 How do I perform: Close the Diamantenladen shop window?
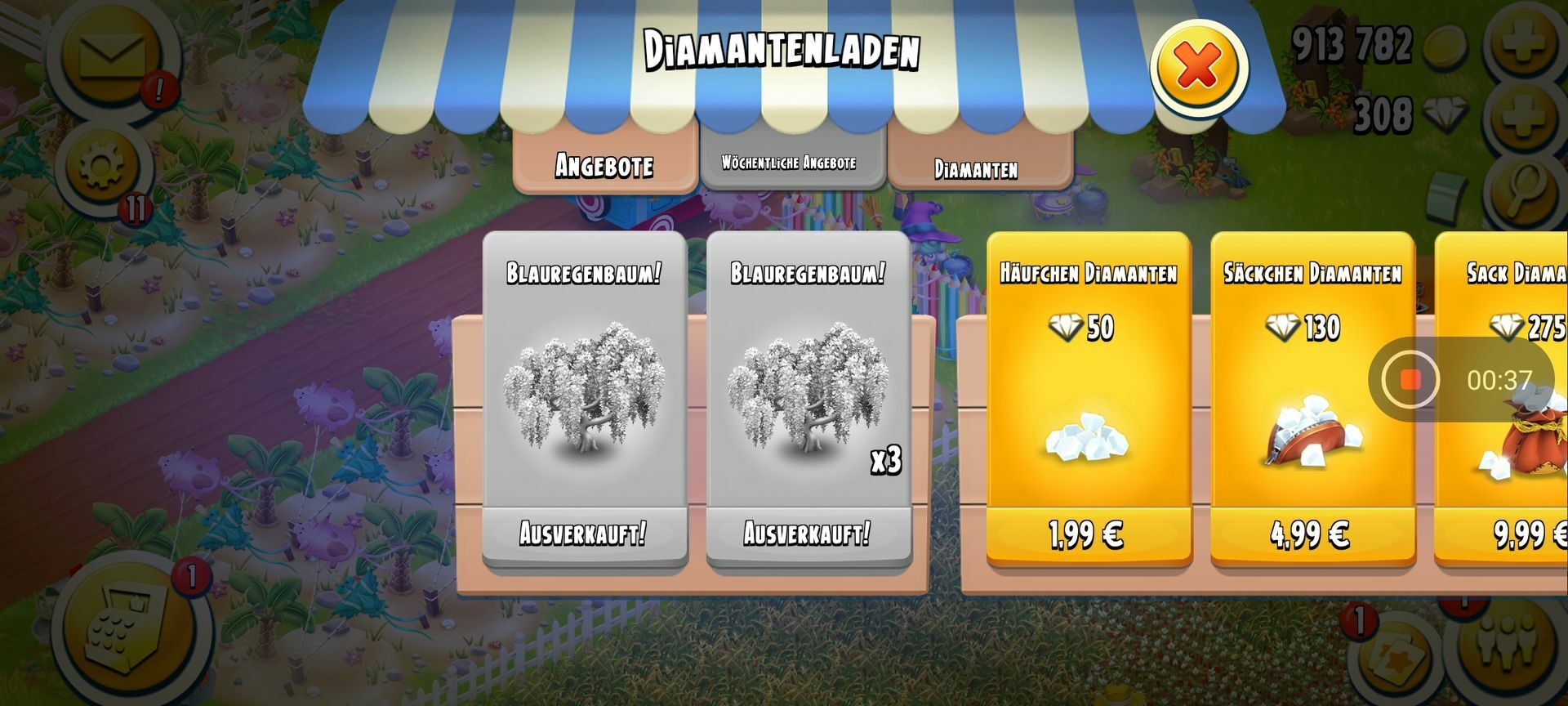point(1198,67)
